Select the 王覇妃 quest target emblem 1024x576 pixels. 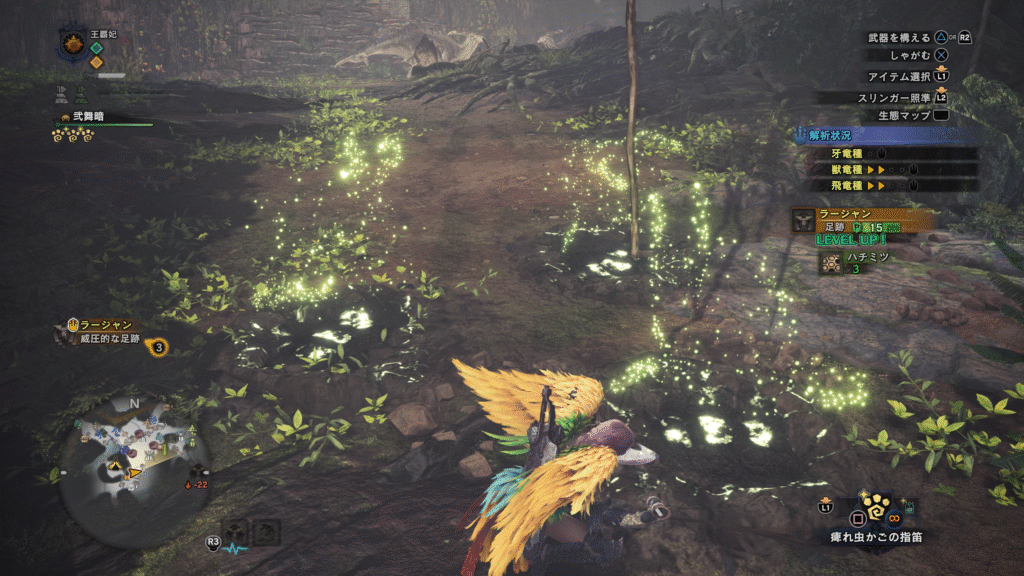pos(73,43)
